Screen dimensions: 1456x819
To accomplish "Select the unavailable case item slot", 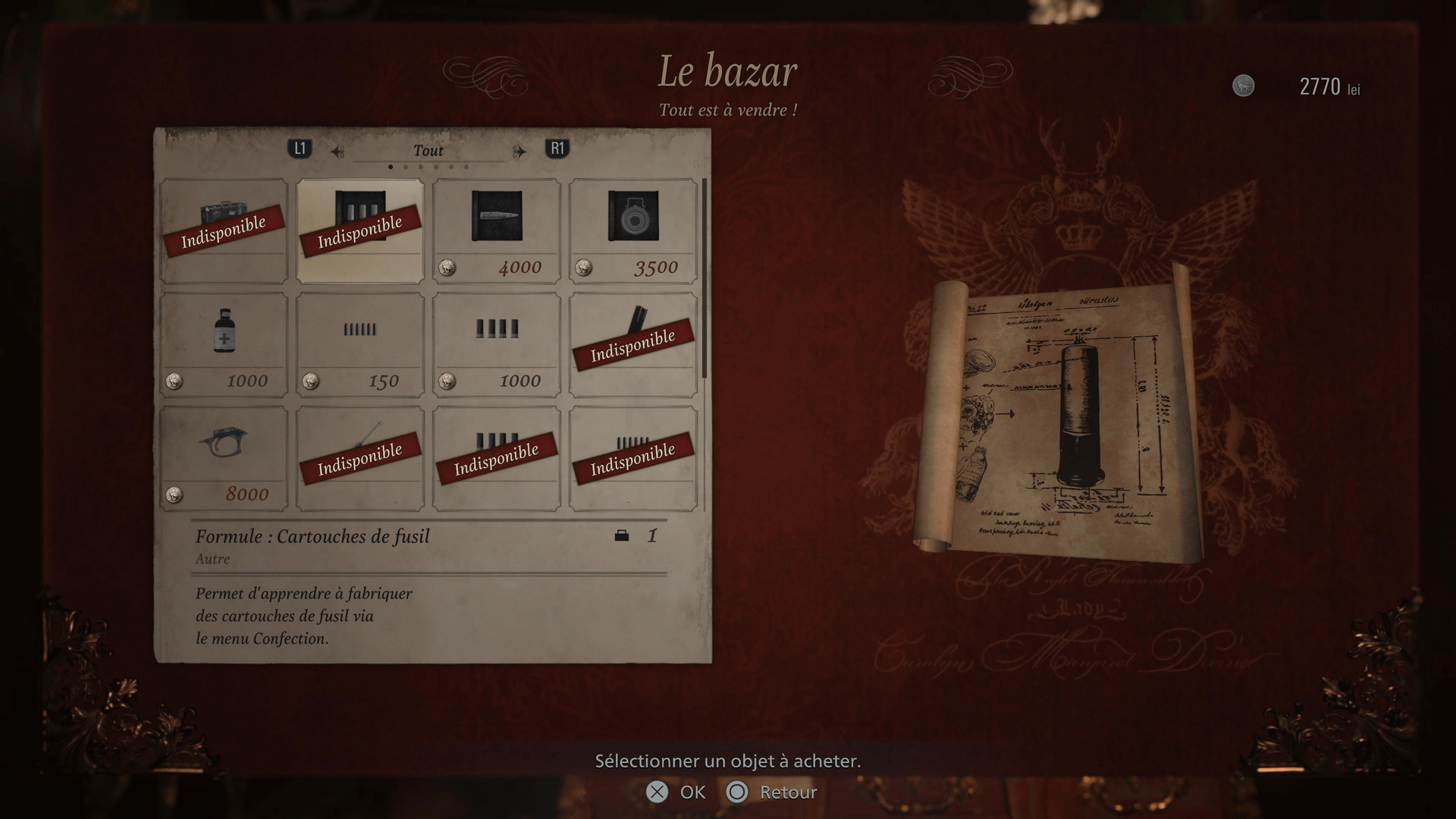I will [224, 231].
